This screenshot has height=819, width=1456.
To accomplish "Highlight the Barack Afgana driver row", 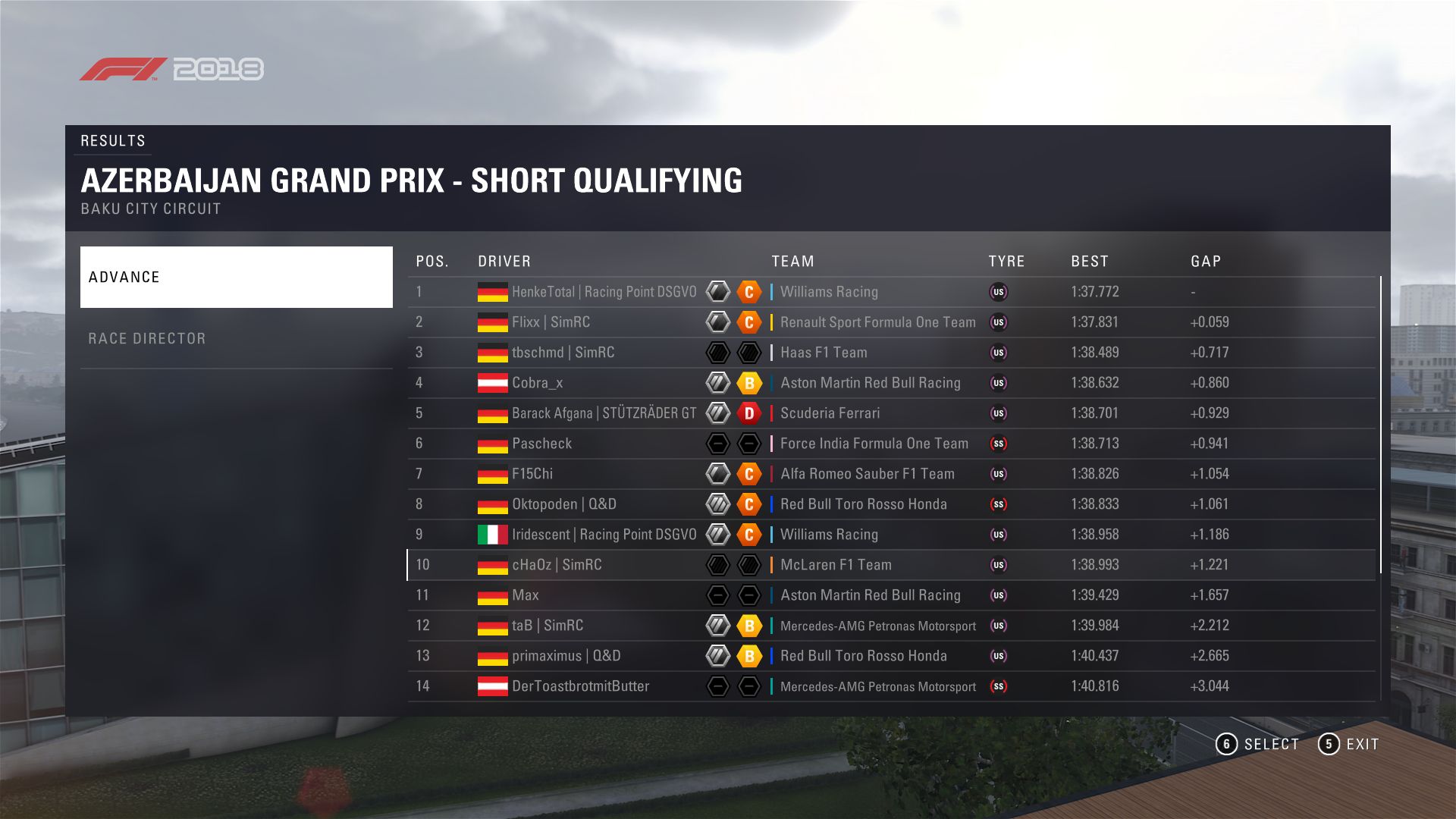I will point(604,413).
